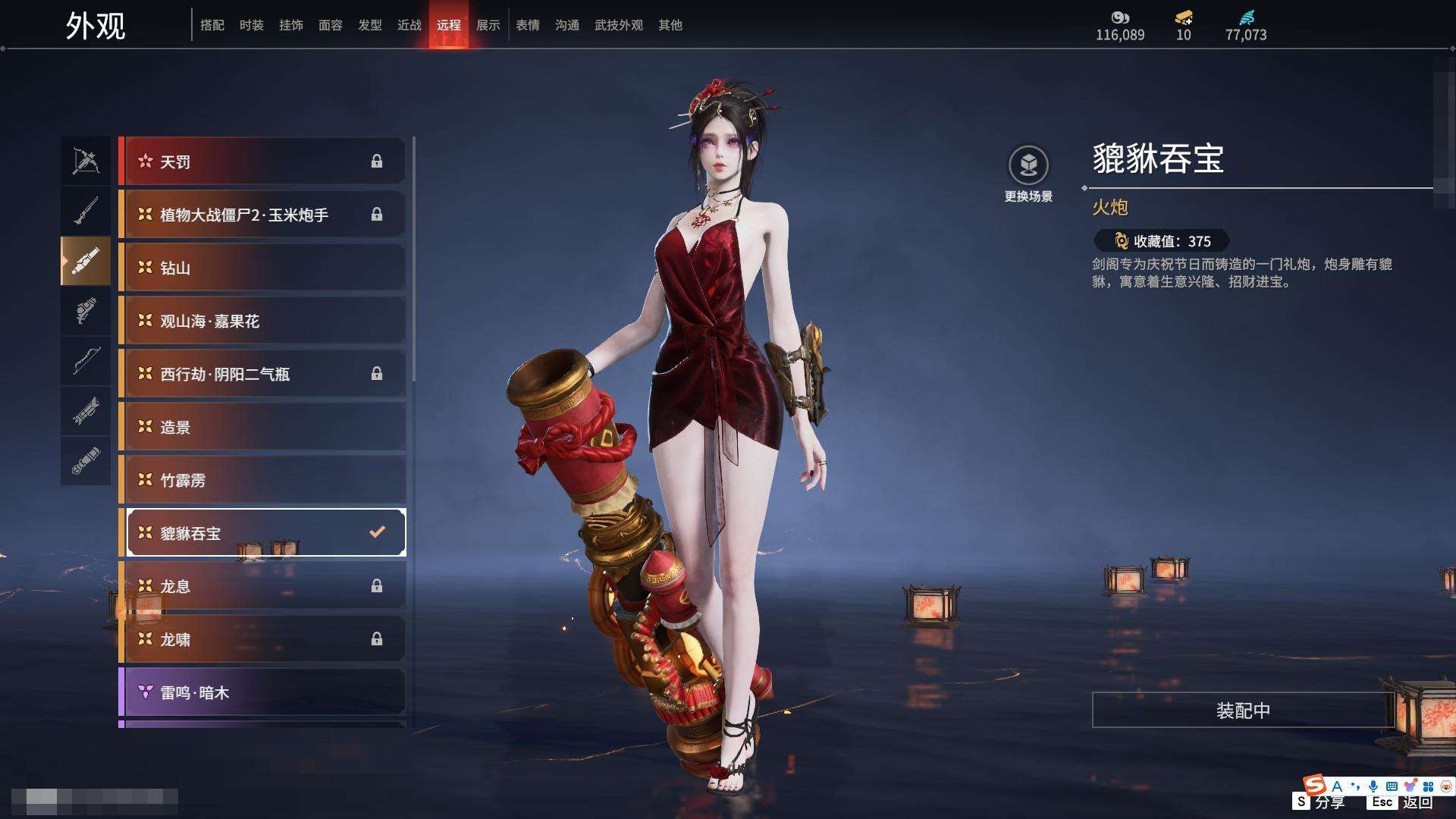Switch to the 时装 tab

[251, 25]
